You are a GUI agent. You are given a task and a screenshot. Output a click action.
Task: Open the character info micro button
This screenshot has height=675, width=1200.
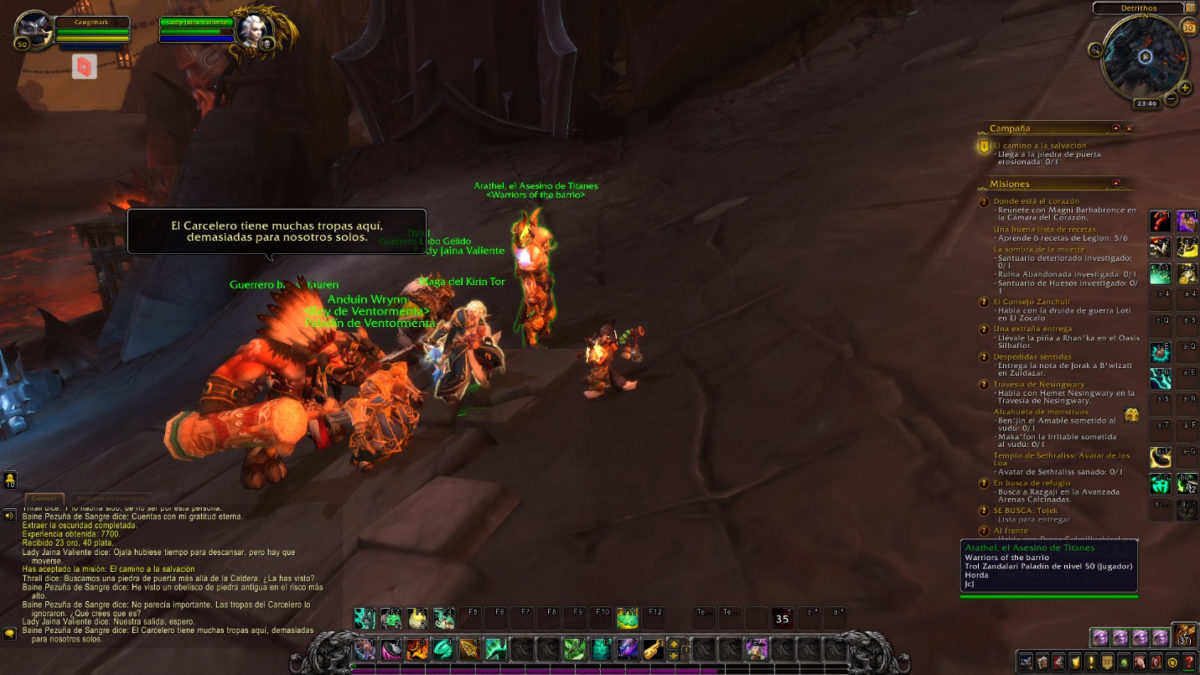tap(1027, 662)
